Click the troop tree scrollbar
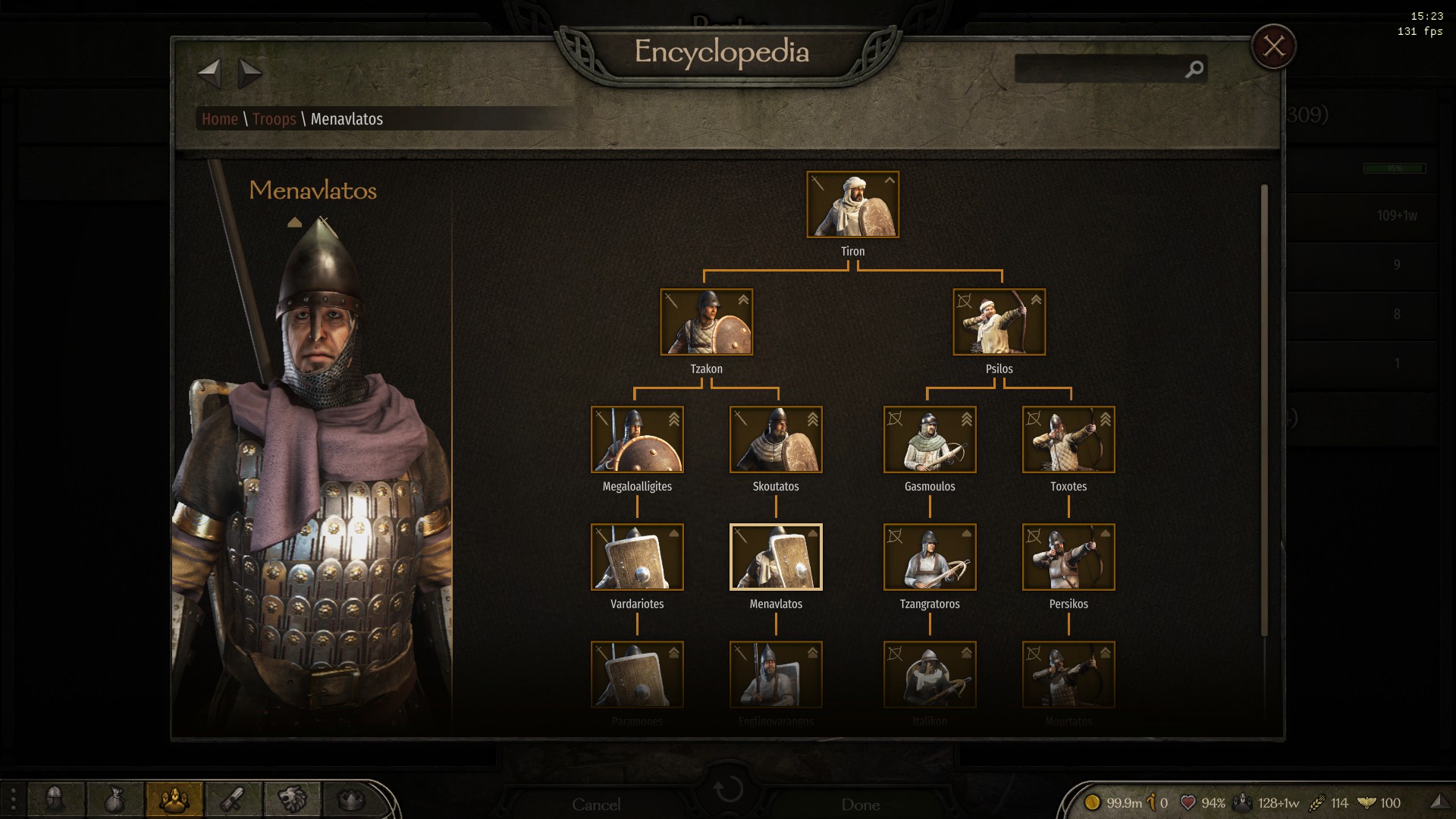1456x819 pixels. (1264, 409)
